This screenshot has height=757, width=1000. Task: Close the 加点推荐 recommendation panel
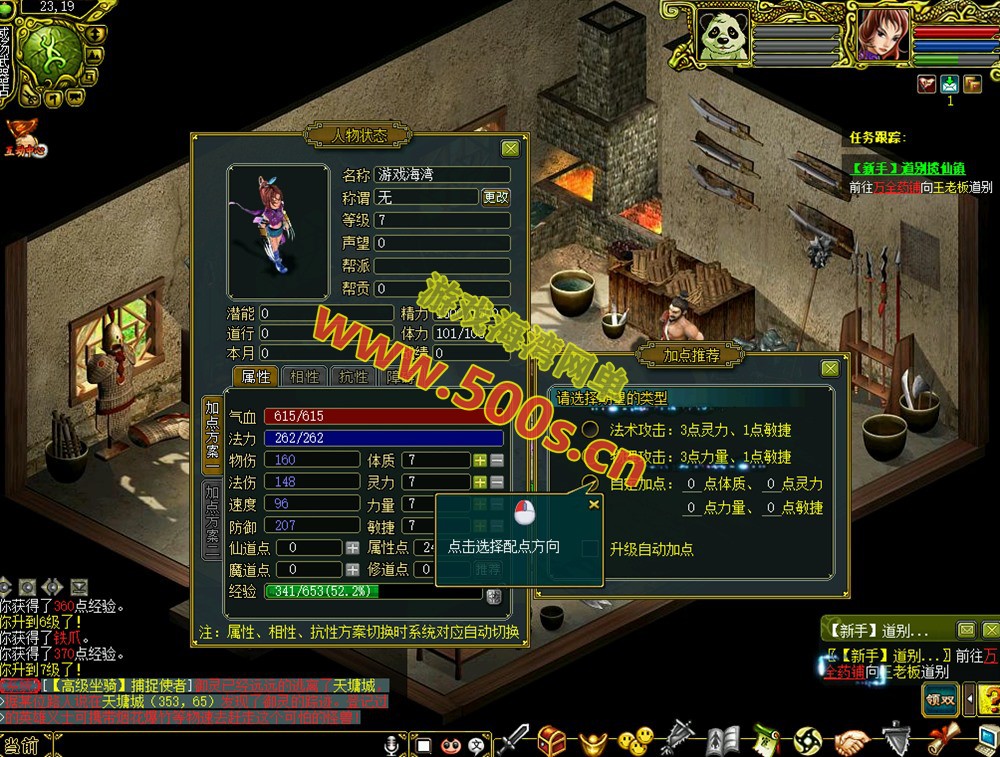coord(829,368)
